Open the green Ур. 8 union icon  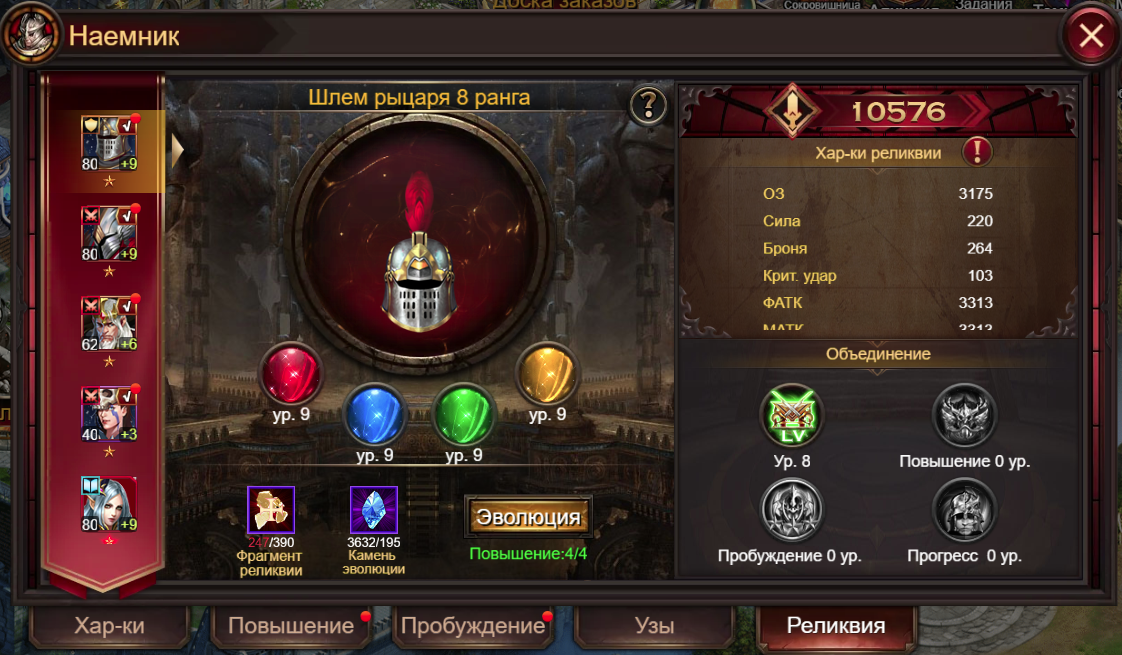(x=791, y=416)
